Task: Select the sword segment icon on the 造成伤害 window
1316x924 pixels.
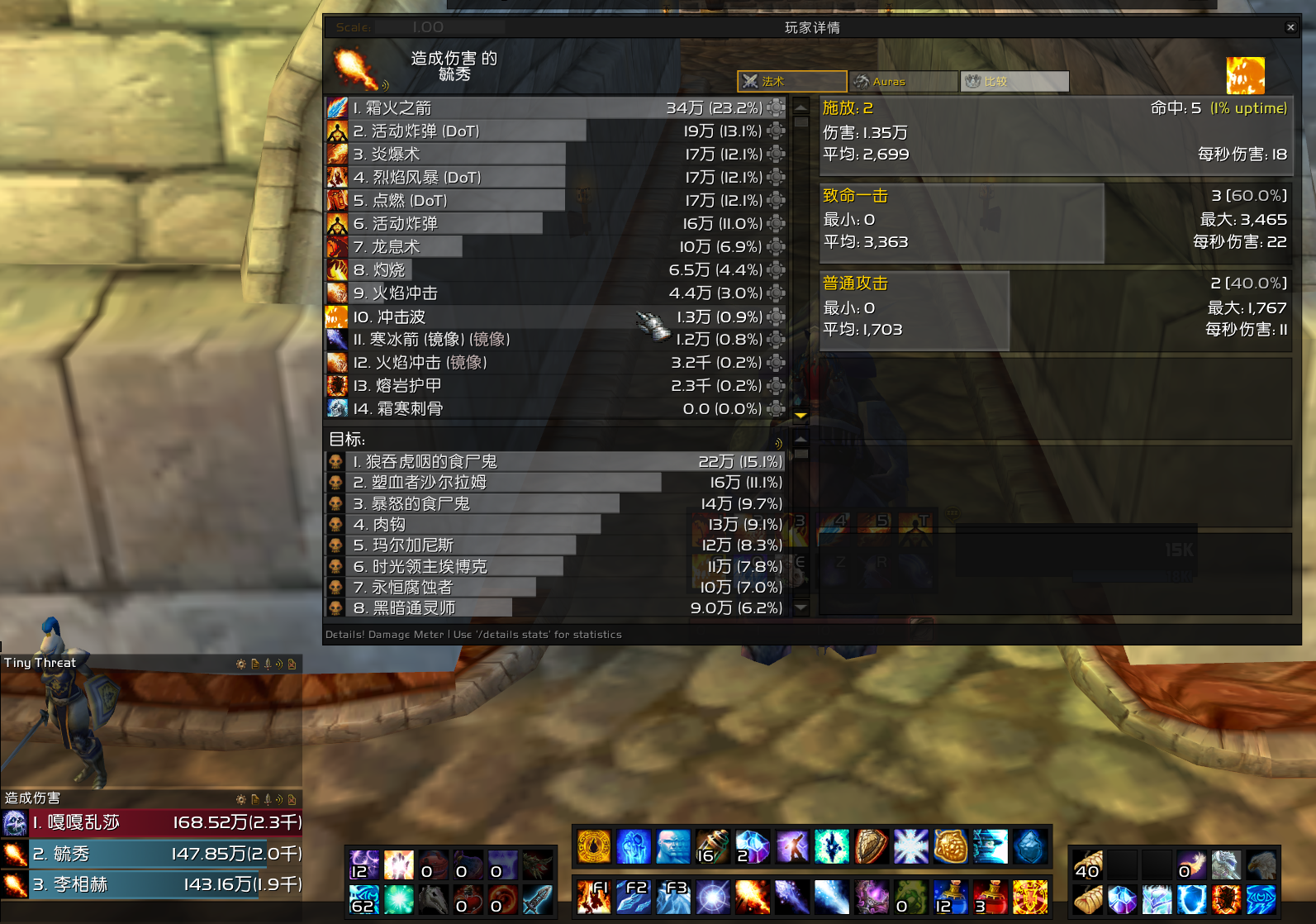Action: pyautogui.click(x=268, y=800)
